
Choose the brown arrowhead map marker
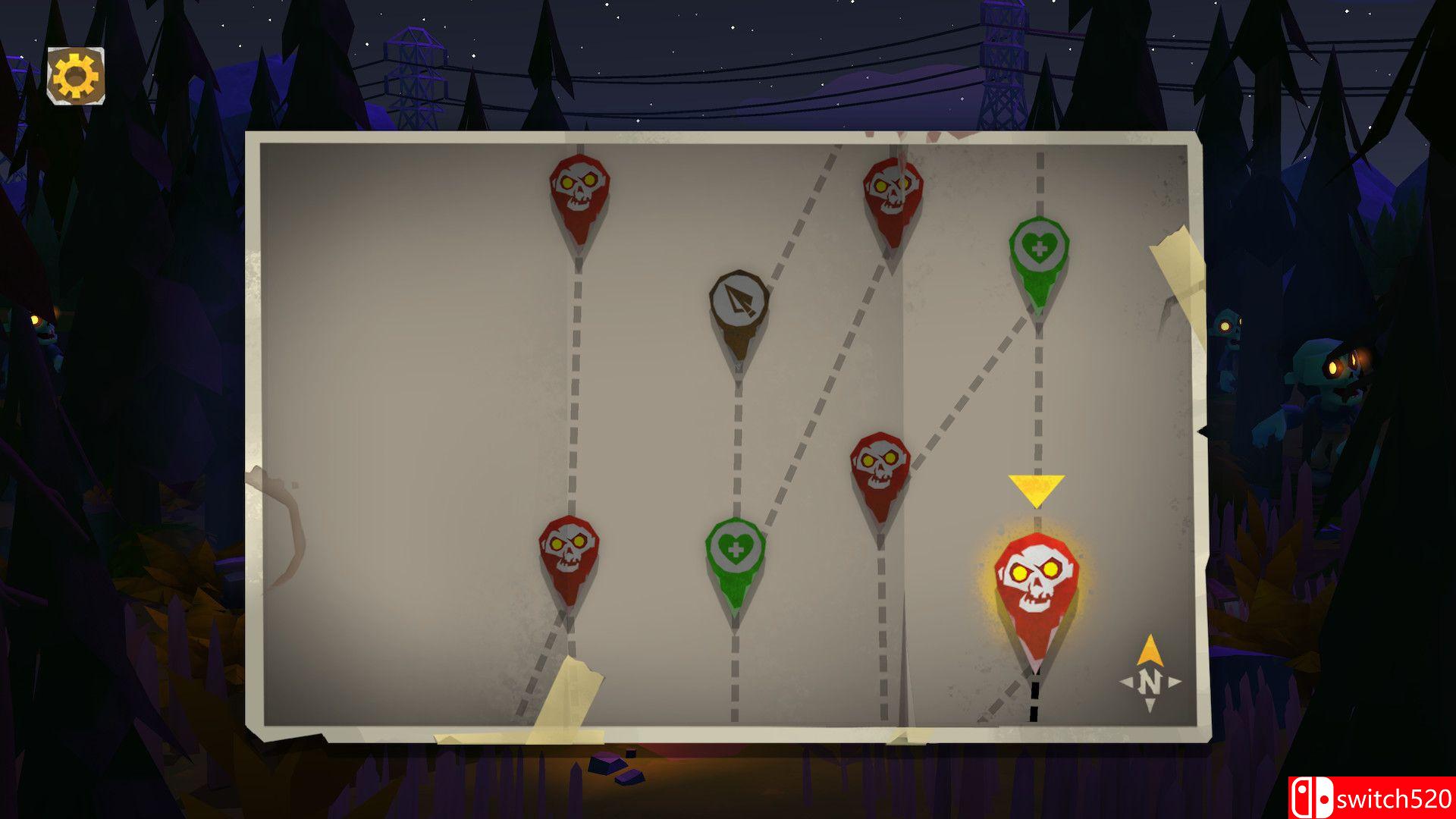[739, 305]
